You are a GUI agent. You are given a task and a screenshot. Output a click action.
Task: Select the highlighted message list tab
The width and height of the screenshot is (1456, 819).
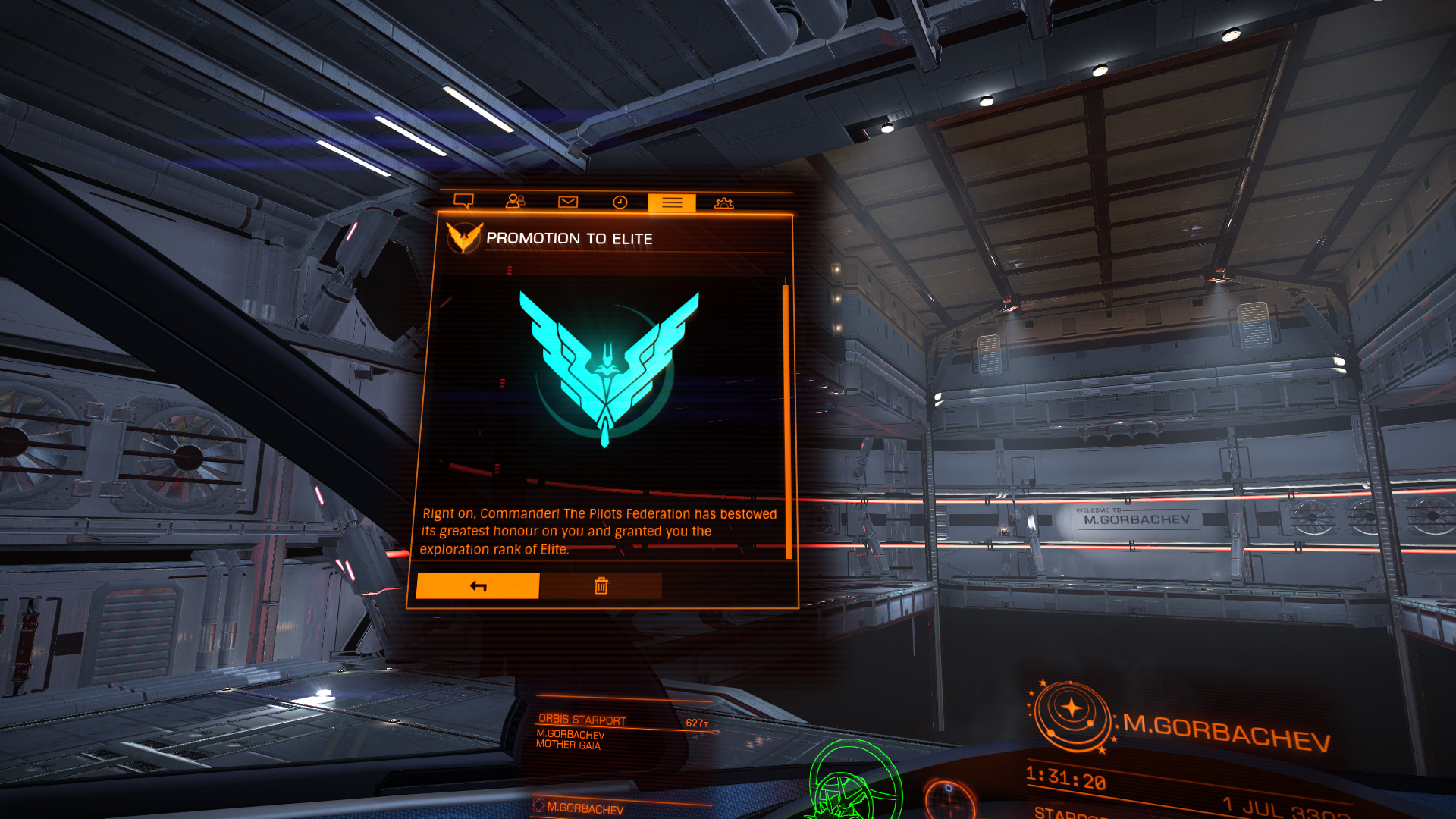tap(672, 202)
